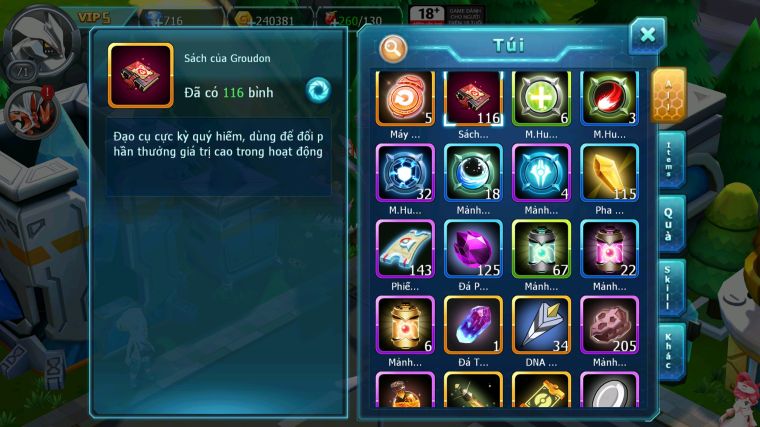
Task: Pick the blue shield item with 32
Action: click(405, 173)
